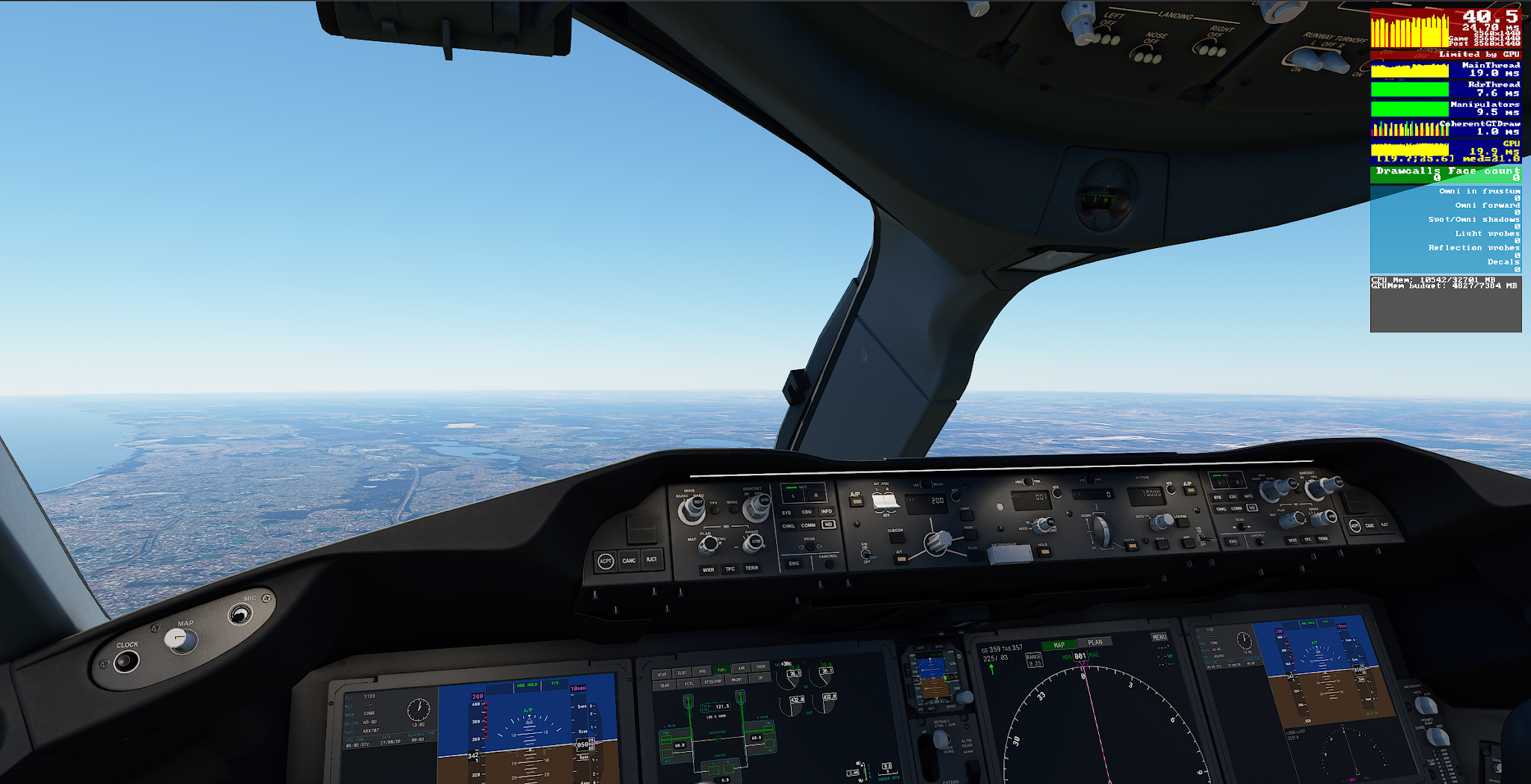Toggle the IAS/MACH speed reference selector

[x=926, y=484]
